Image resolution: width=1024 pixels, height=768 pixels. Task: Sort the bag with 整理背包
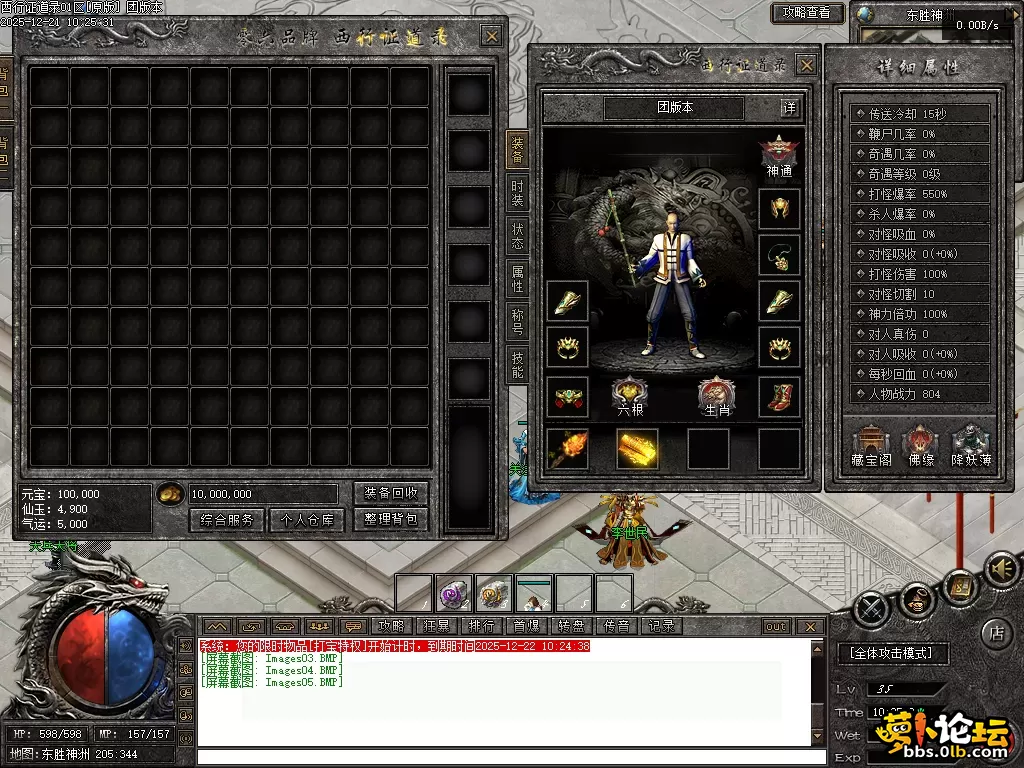click(391, 520)
